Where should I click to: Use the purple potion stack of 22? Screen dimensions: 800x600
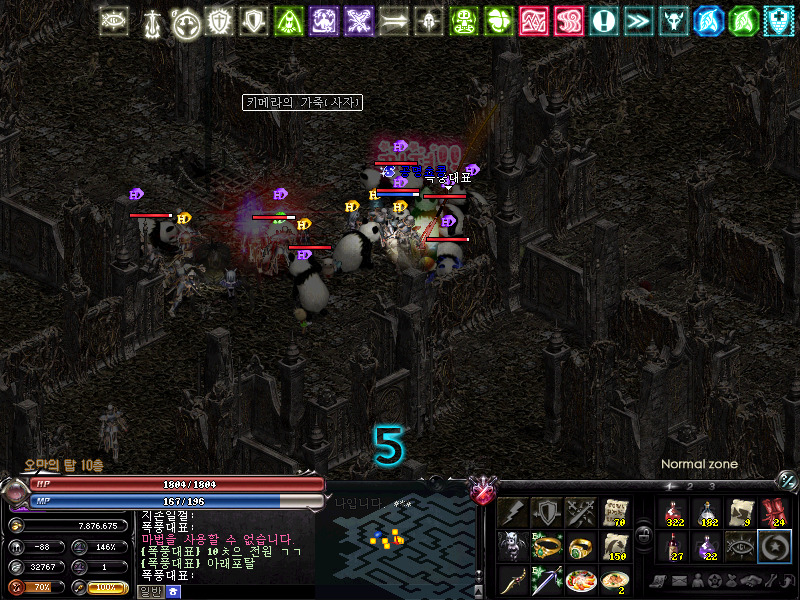(x=708, y=548)
